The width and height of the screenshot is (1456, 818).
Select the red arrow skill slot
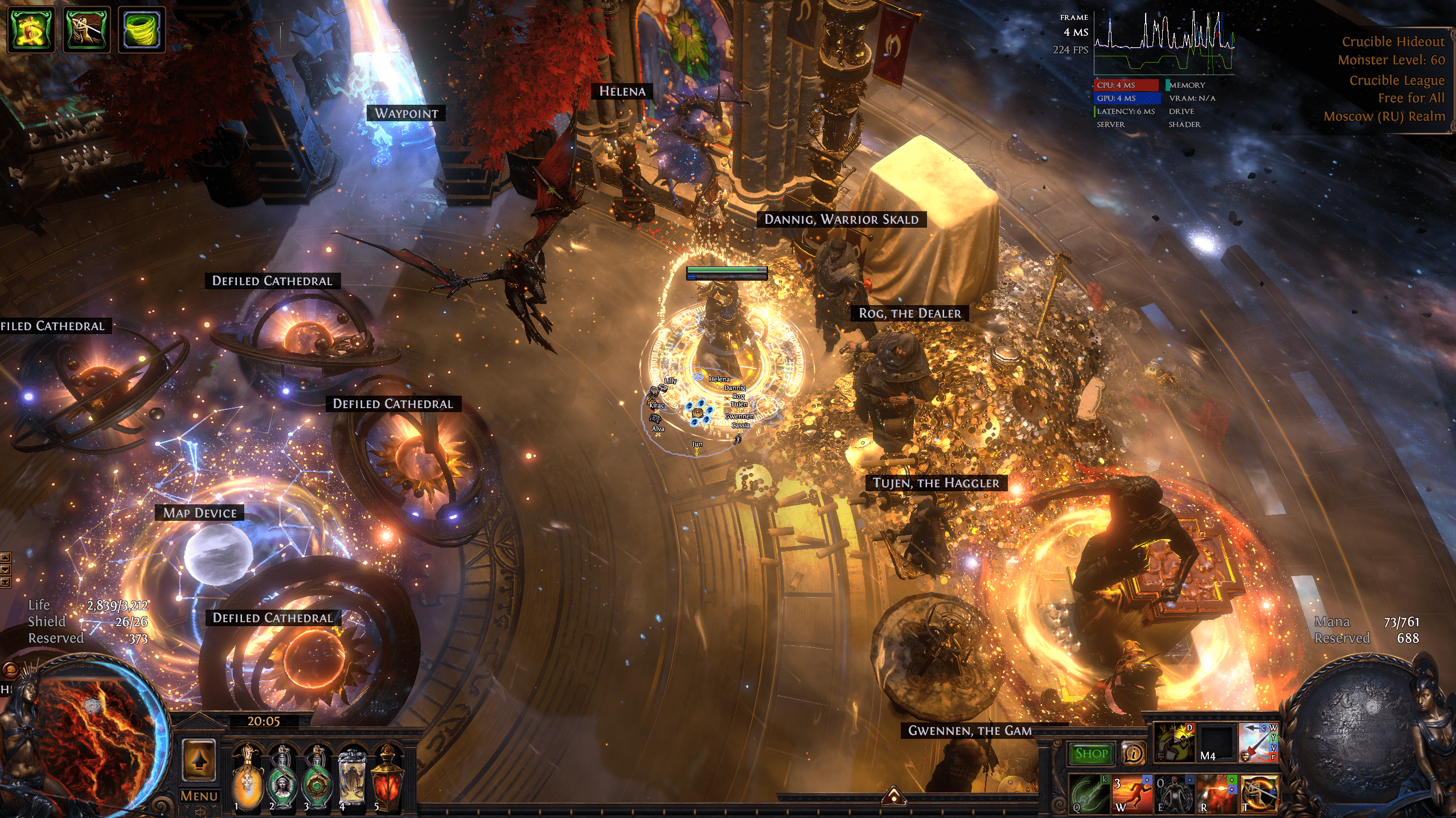(x=1258, y=743)
